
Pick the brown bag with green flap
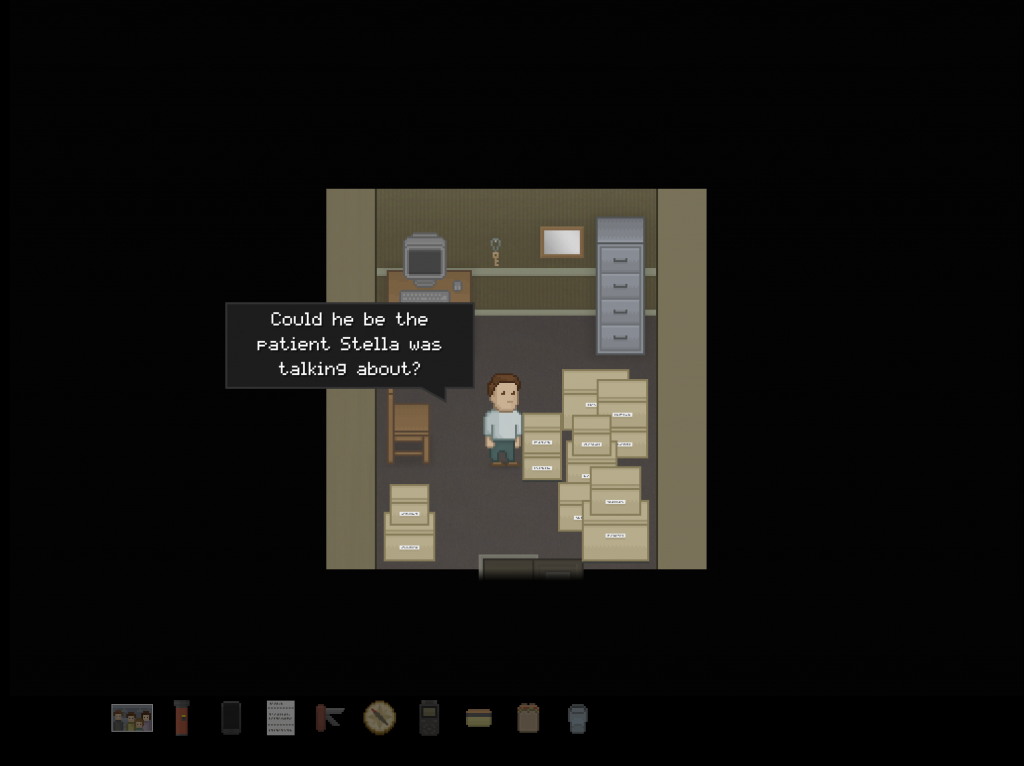pyautogui.click(x=528, y=718)
